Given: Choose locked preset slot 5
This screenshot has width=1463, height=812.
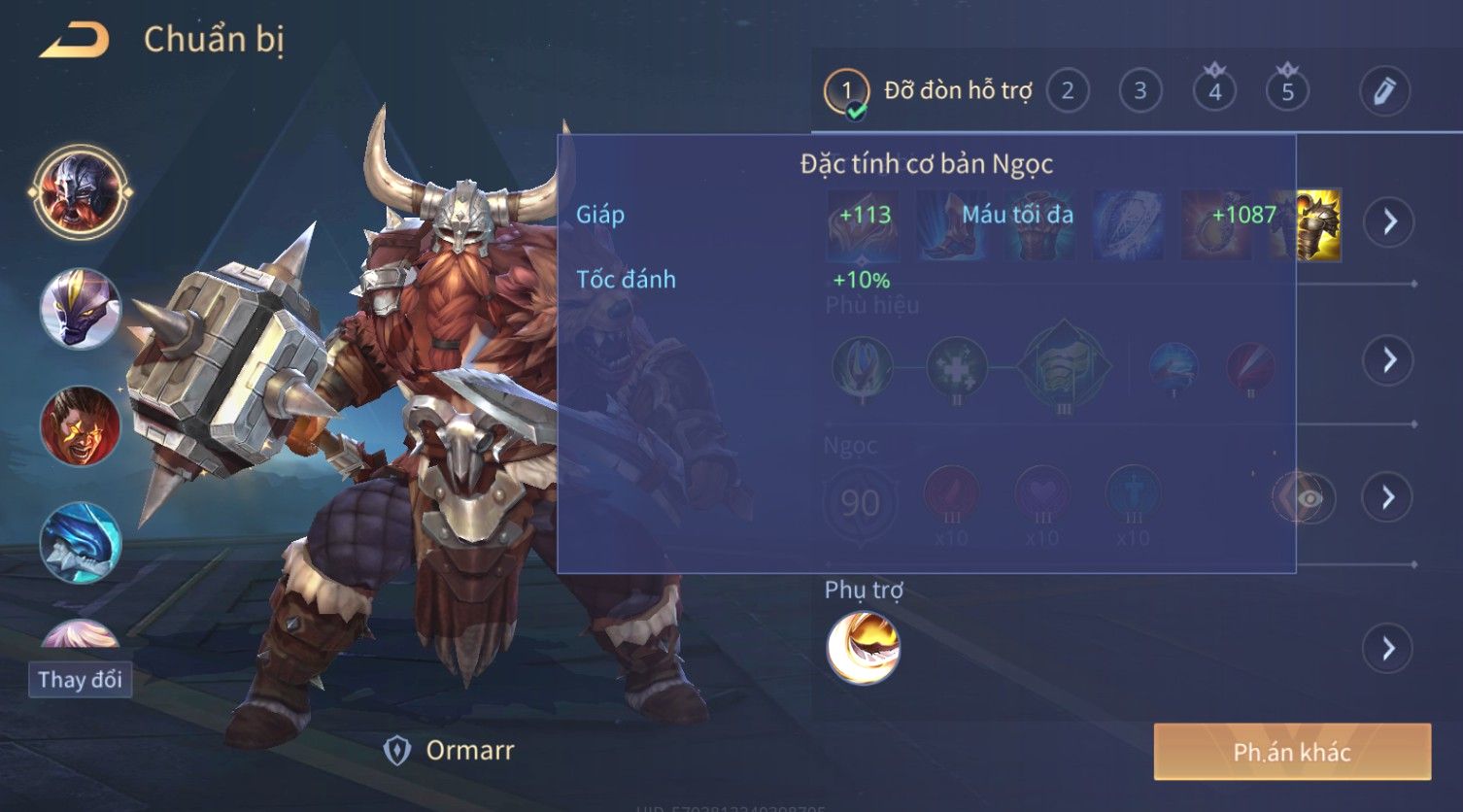Looking at the screenshot, I should pos(1287,91).
